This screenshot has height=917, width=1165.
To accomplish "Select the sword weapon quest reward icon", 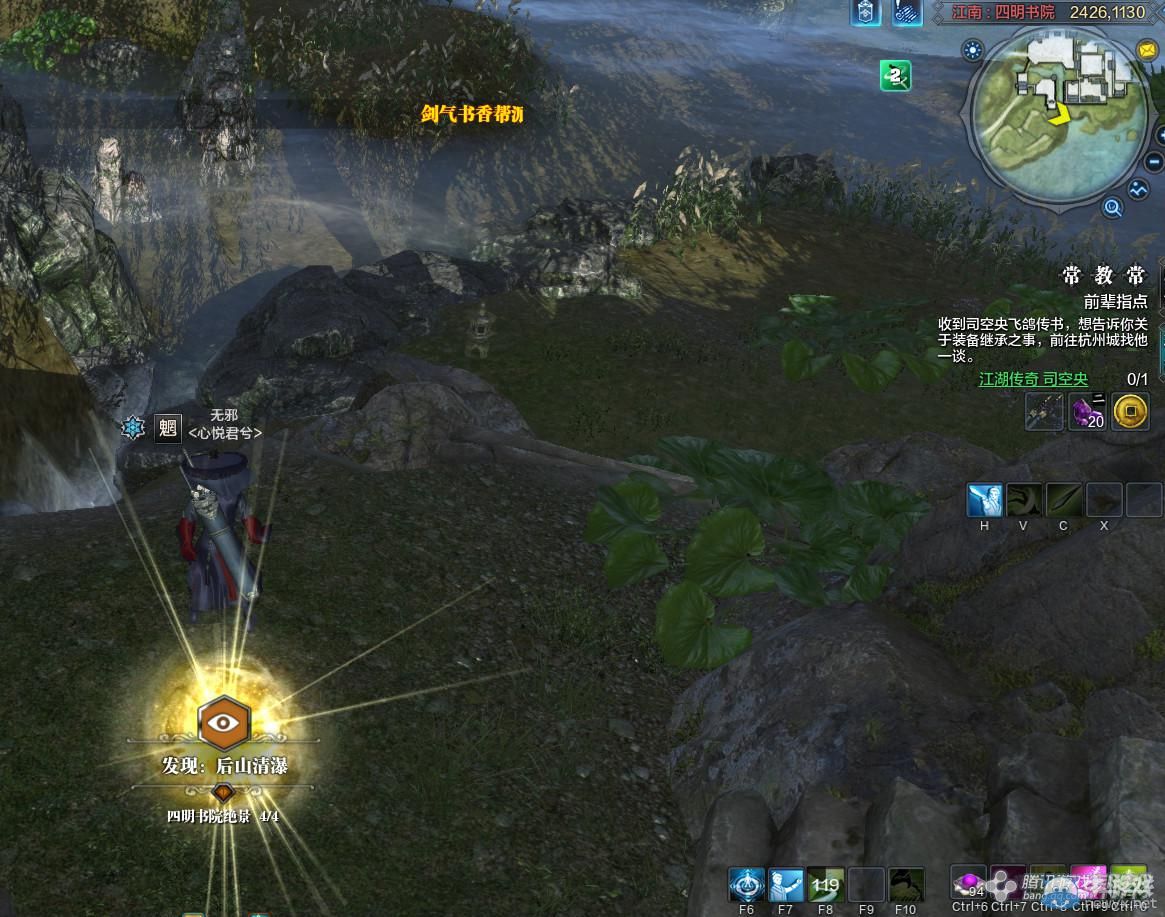I will pyautogui.click(x=1044, y=411).
